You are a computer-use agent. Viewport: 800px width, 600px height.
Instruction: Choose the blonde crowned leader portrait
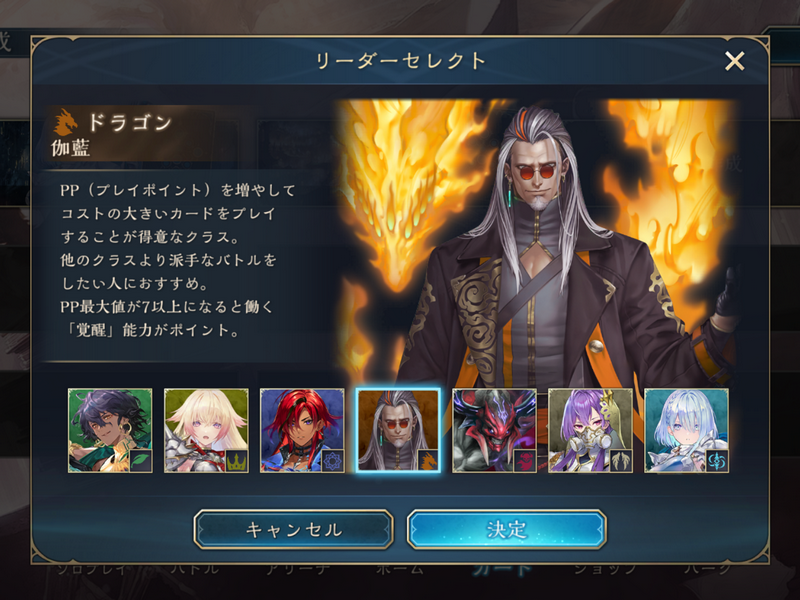coord(206,430)
